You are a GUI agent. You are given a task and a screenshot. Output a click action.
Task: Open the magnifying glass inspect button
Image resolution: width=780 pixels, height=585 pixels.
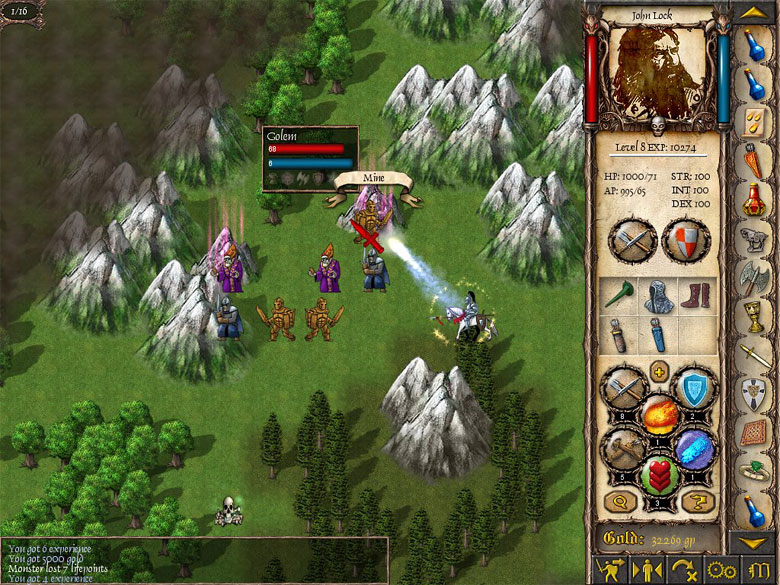point(619,499)
